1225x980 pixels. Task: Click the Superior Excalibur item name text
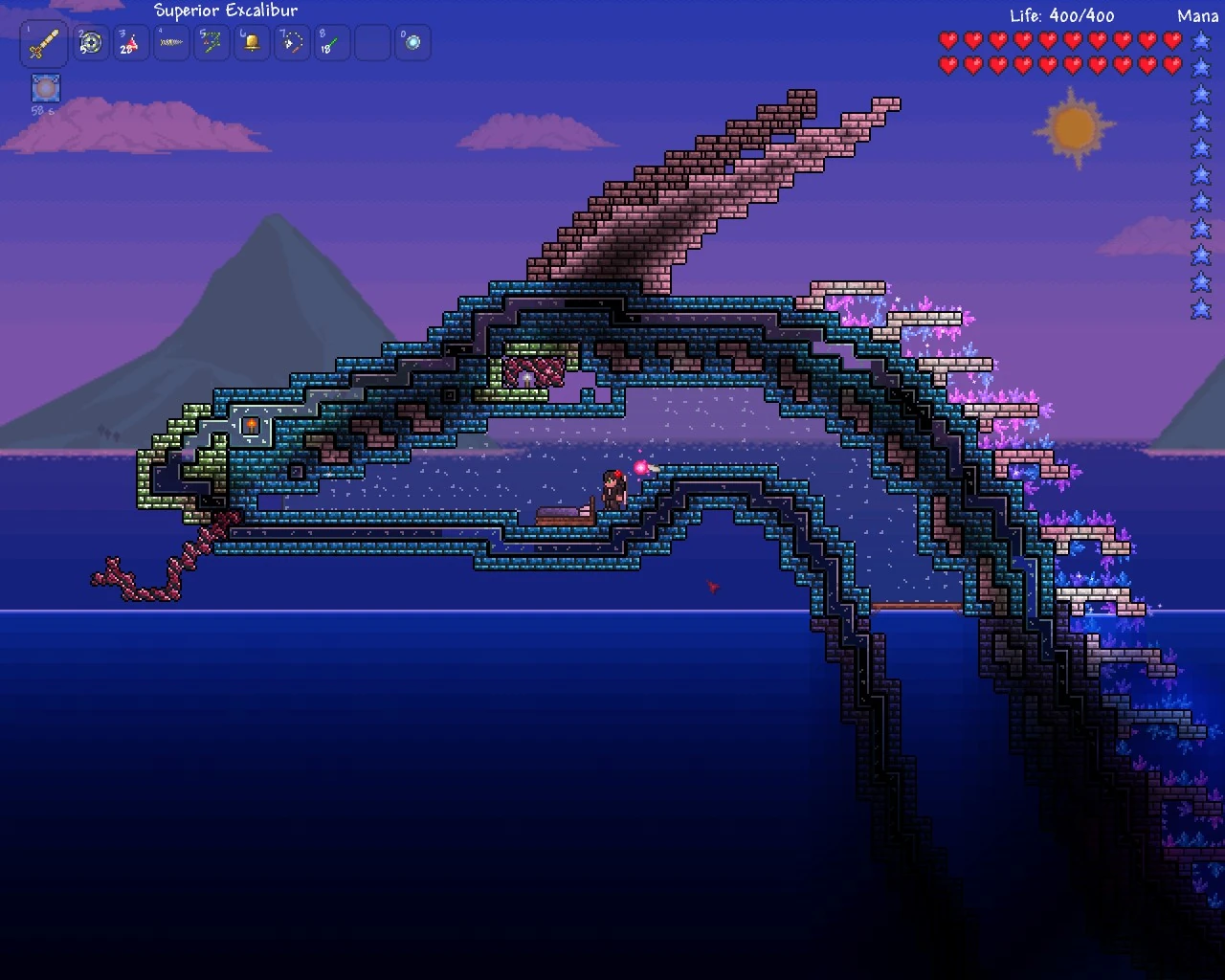coord(226,11)
